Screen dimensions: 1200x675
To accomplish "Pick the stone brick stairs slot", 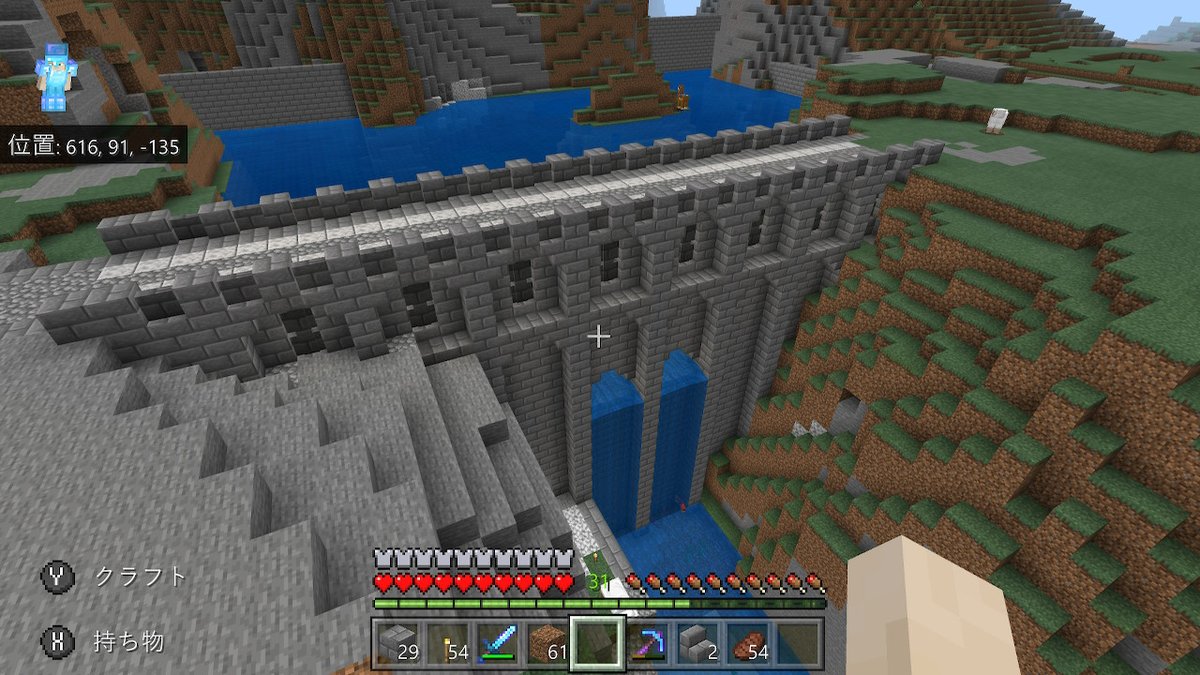I will pyautogui.click(x=697, y=642).
